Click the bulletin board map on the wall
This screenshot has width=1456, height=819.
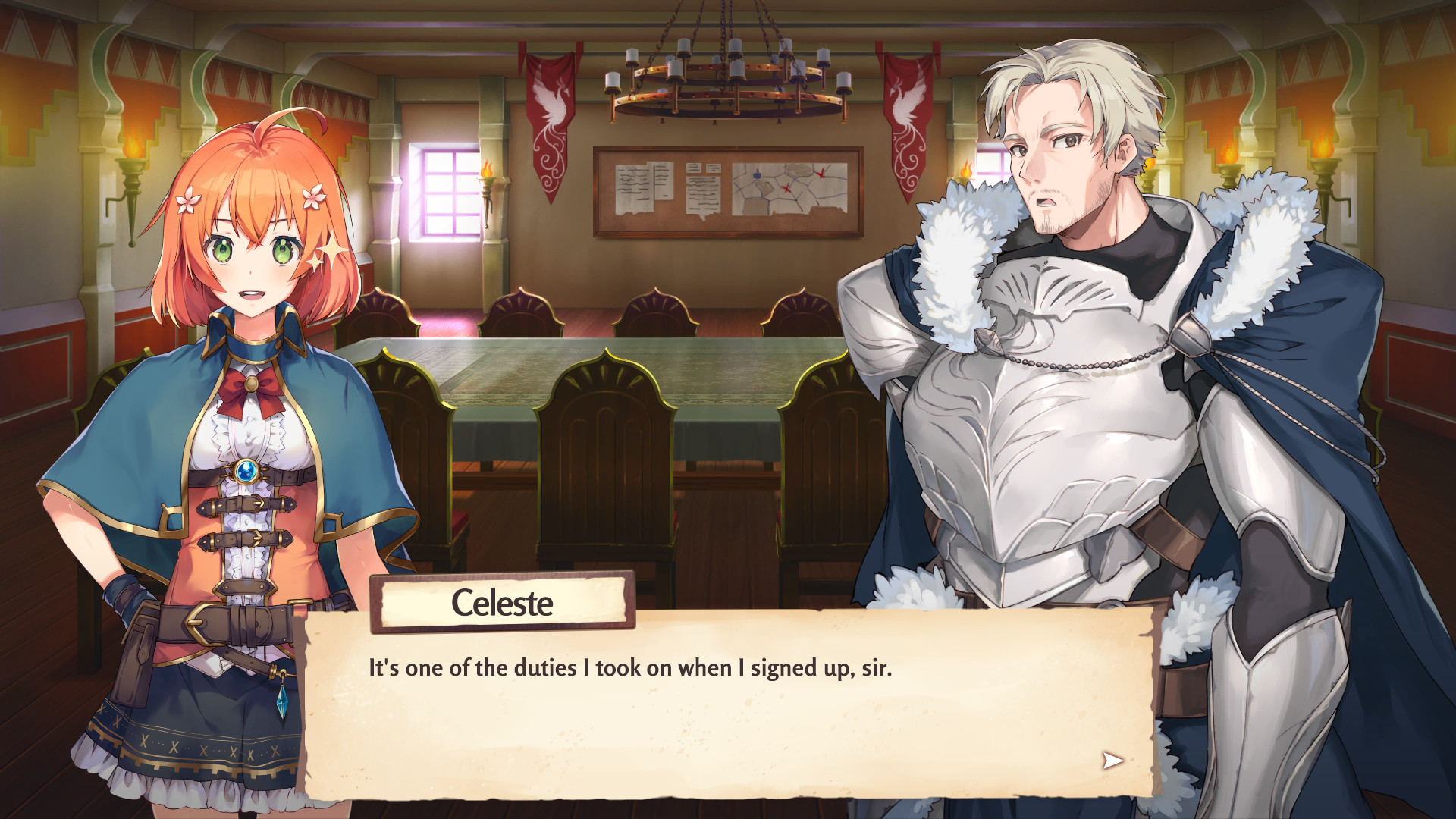click(x=789, y=188)
